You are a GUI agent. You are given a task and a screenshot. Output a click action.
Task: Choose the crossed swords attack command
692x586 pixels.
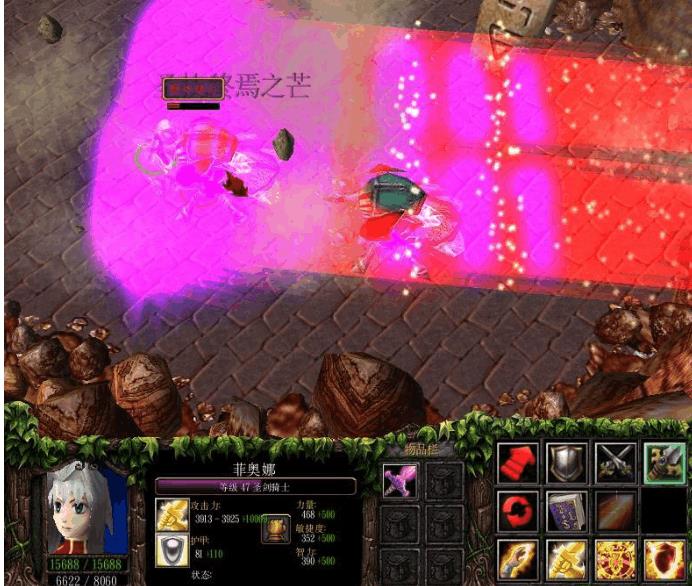[x=615, y=463]
